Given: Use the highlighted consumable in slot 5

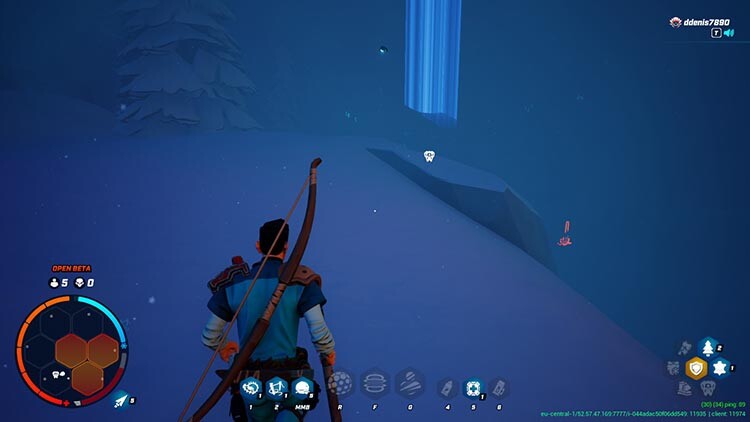Looking at the screenshot, I should [473, 388].
